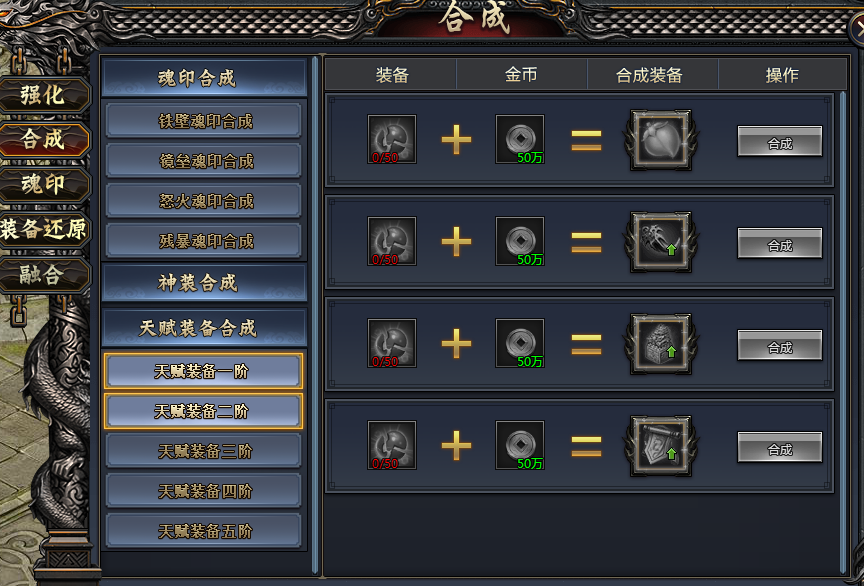This screenshot has height=586, width=864.
Task: Click the stone seal result icon
Action: click(x=660, y=344)
